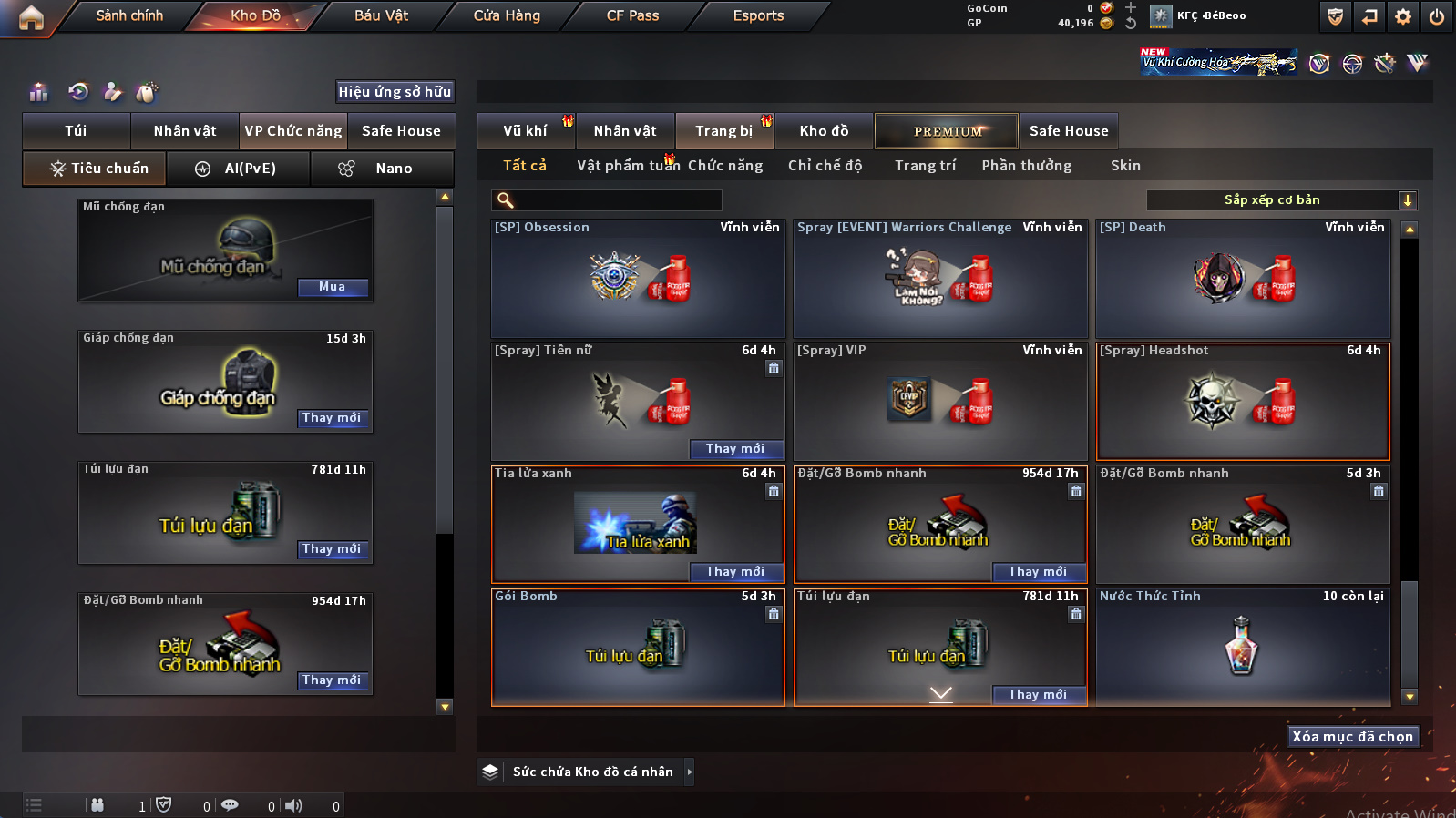Image resolution: width=1456 pixels, height=818 pixels.
Task: Switch to the Cửa Hàng shop tab
Action: [507, 15]
